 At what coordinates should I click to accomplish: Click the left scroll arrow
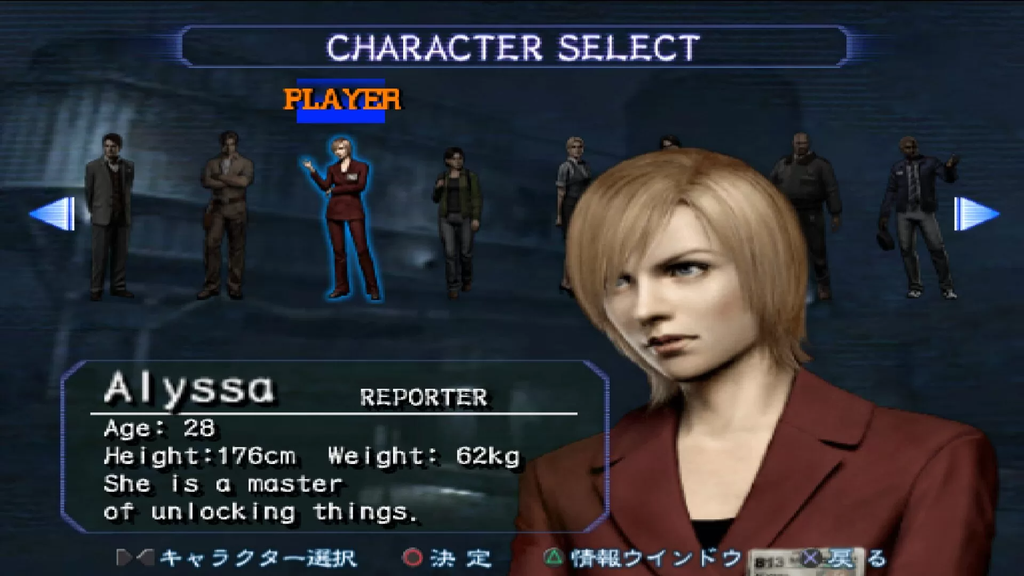(x=54, y=214)
